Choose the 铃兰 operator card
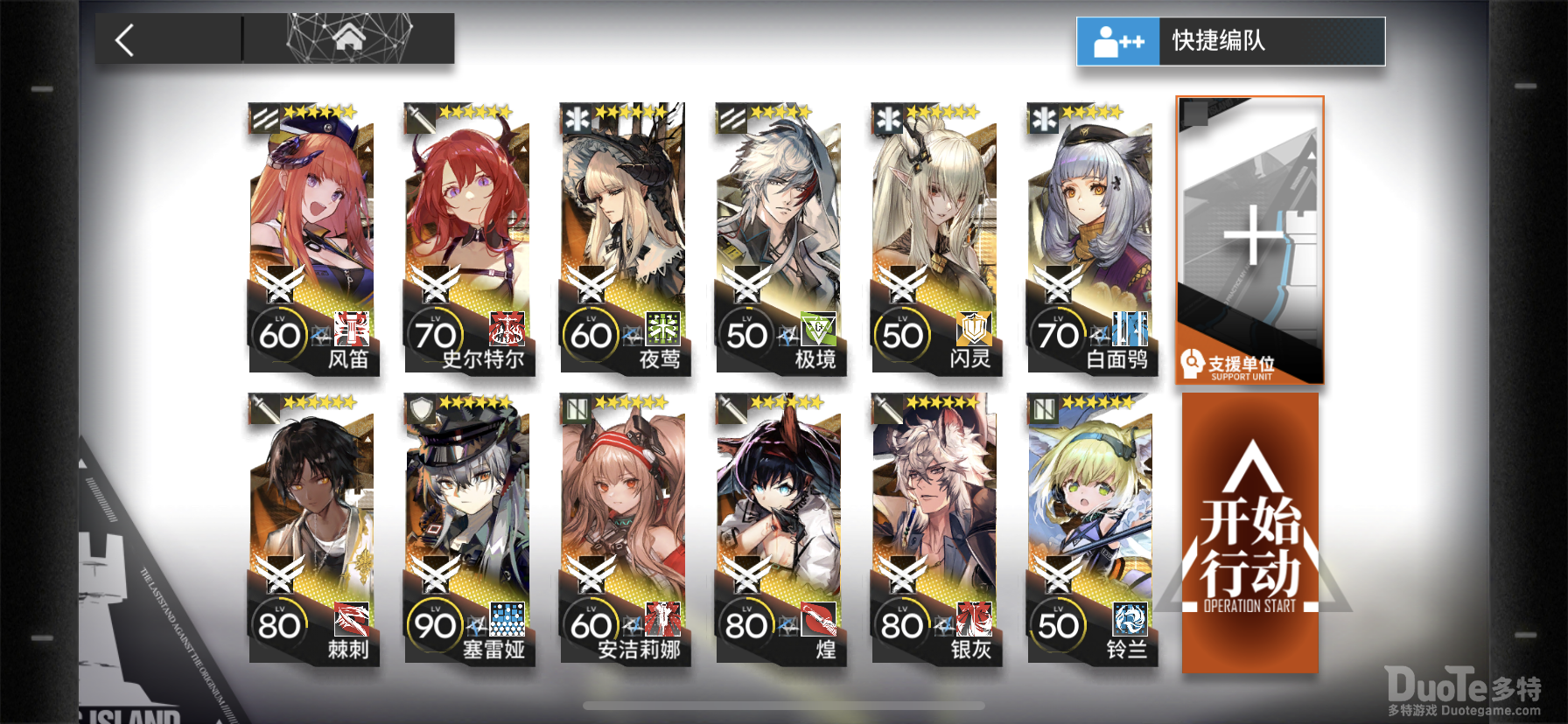The height and width of the screenshot is (724, 1568). tap(1091, 528)
